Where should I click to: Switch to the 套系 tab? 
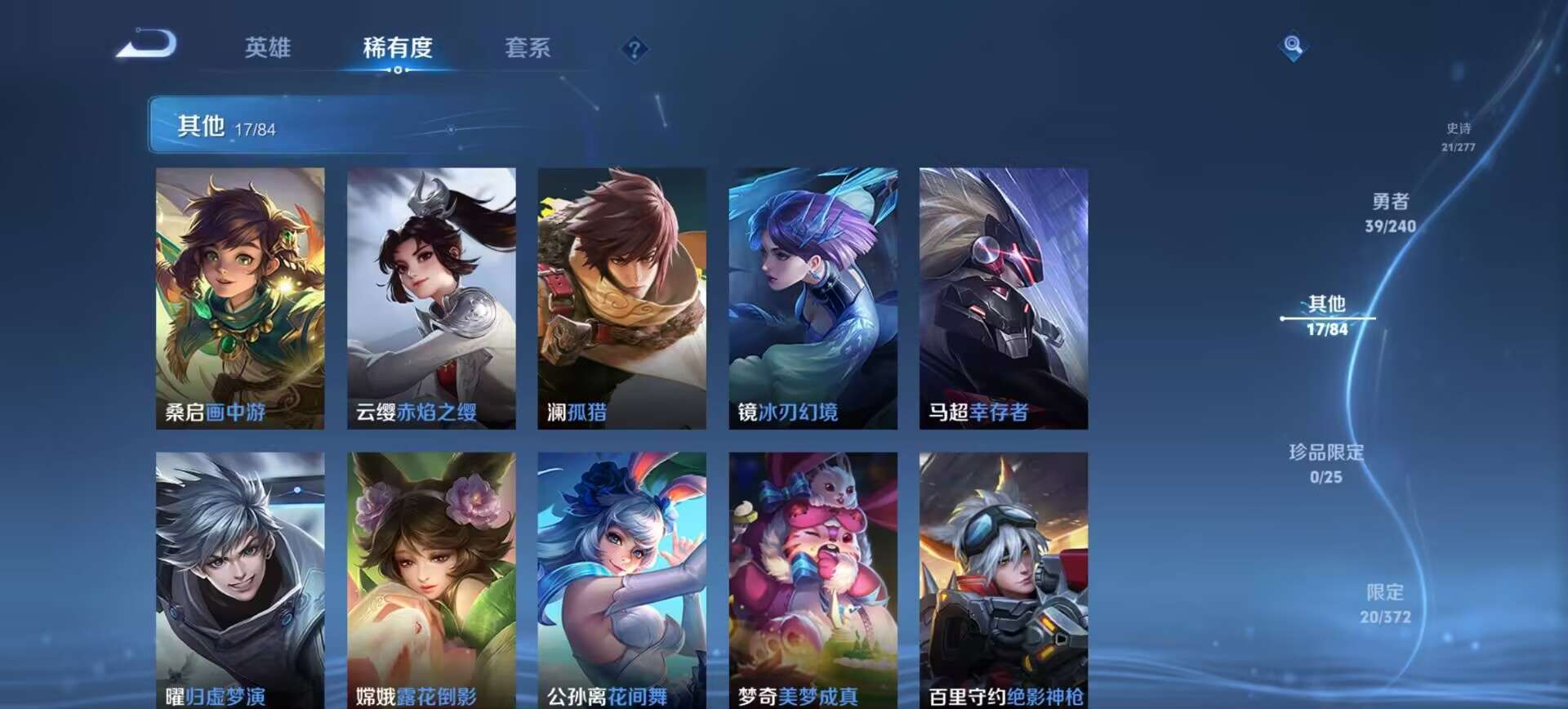[x=527, y=49]
